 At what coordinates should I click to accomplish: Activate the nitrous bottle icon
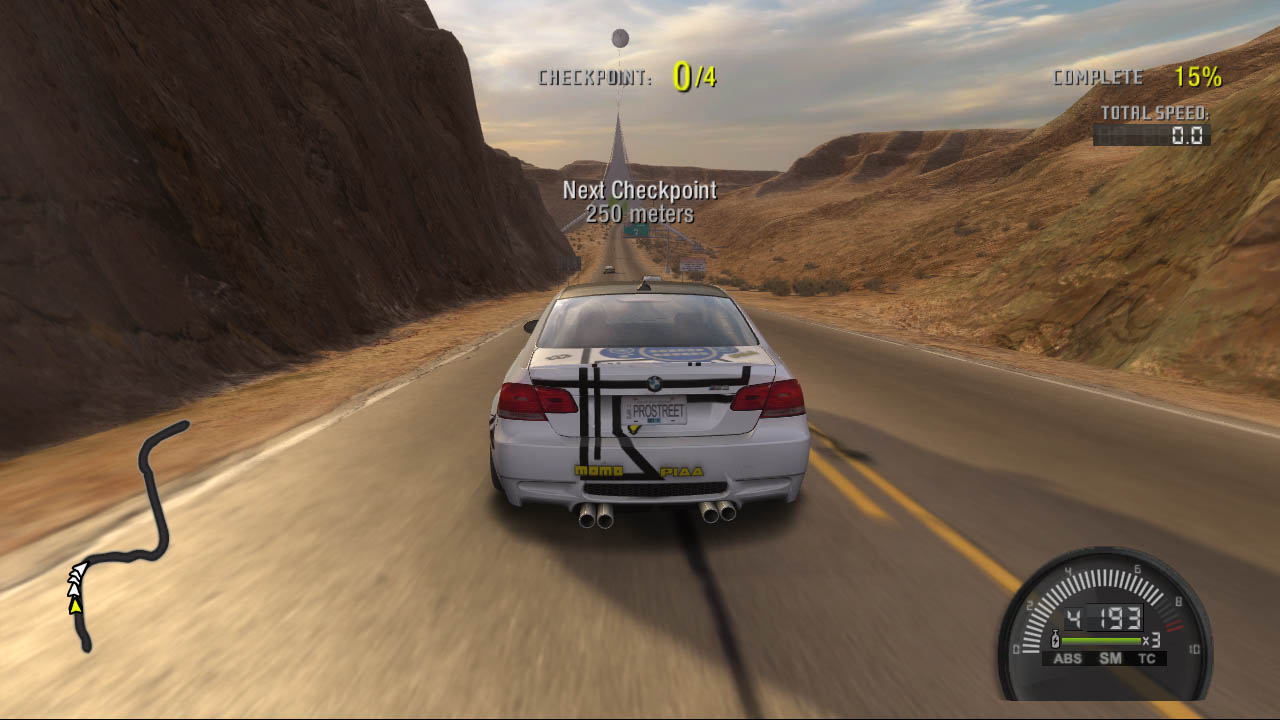point(1055,639)
